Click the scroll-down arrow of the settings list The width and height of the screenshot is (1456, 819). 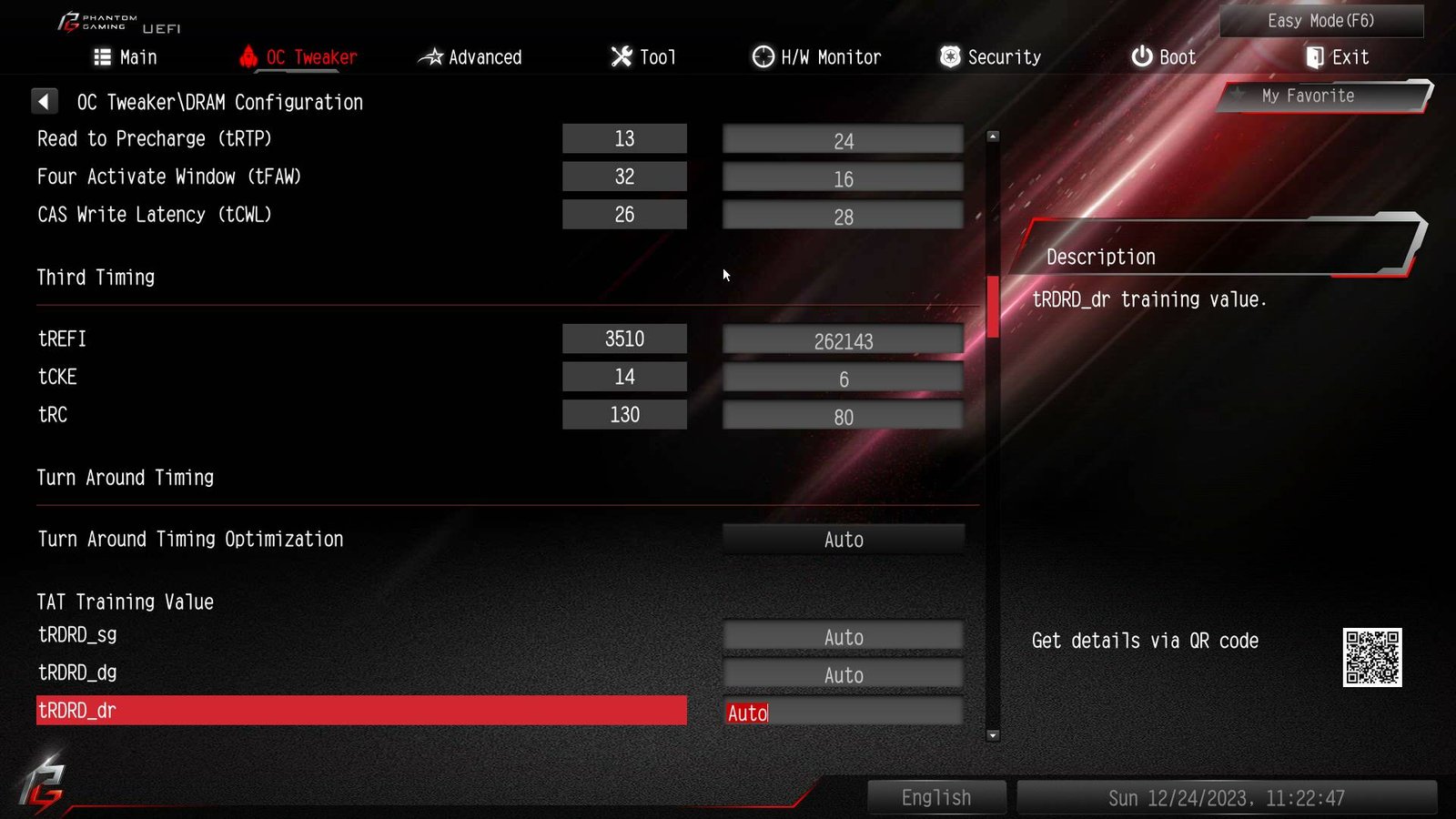[993, 735]
